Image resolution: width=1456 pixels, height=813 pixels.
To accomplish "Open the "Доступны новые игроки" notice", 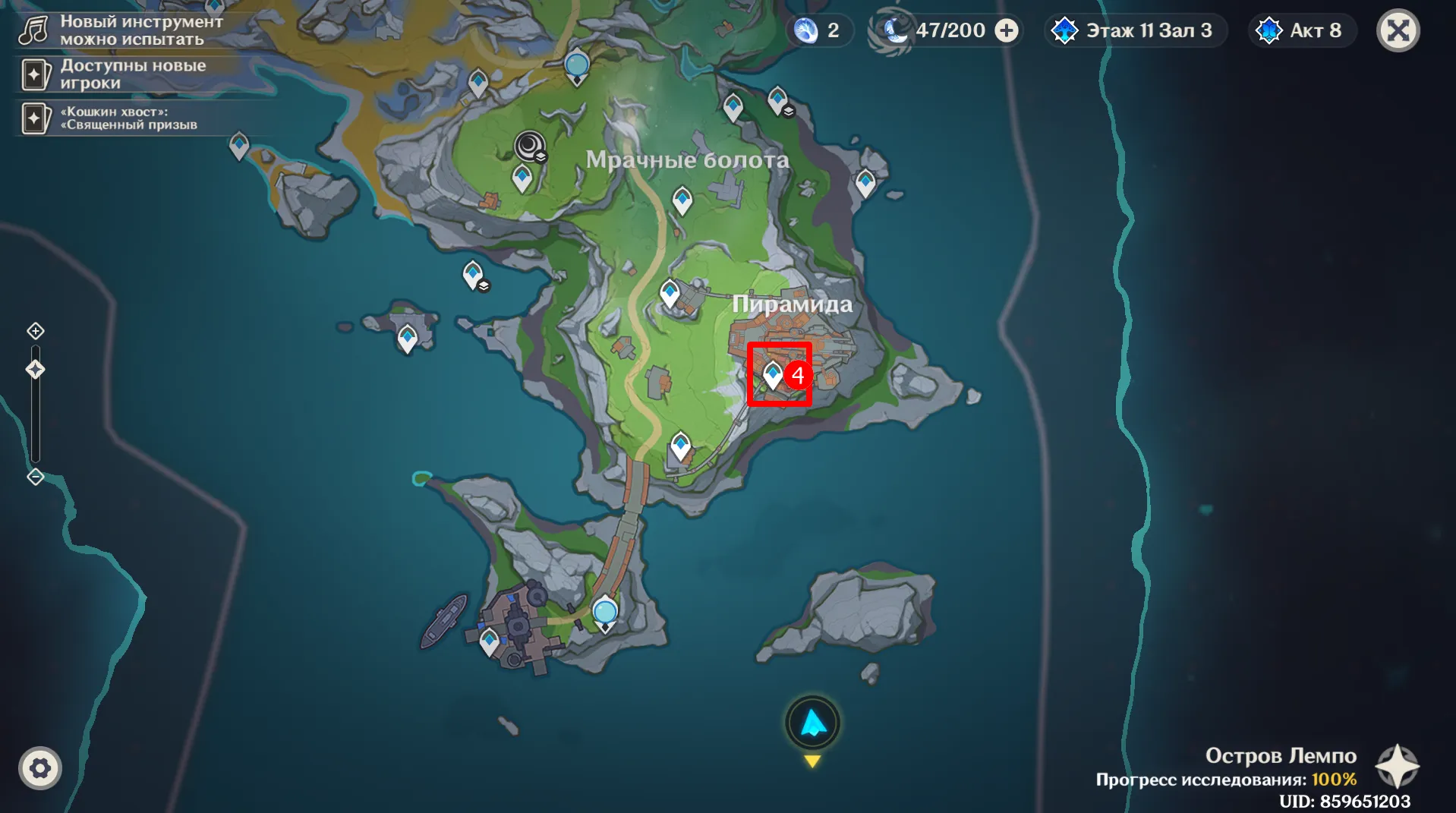I will pos(121,74).
